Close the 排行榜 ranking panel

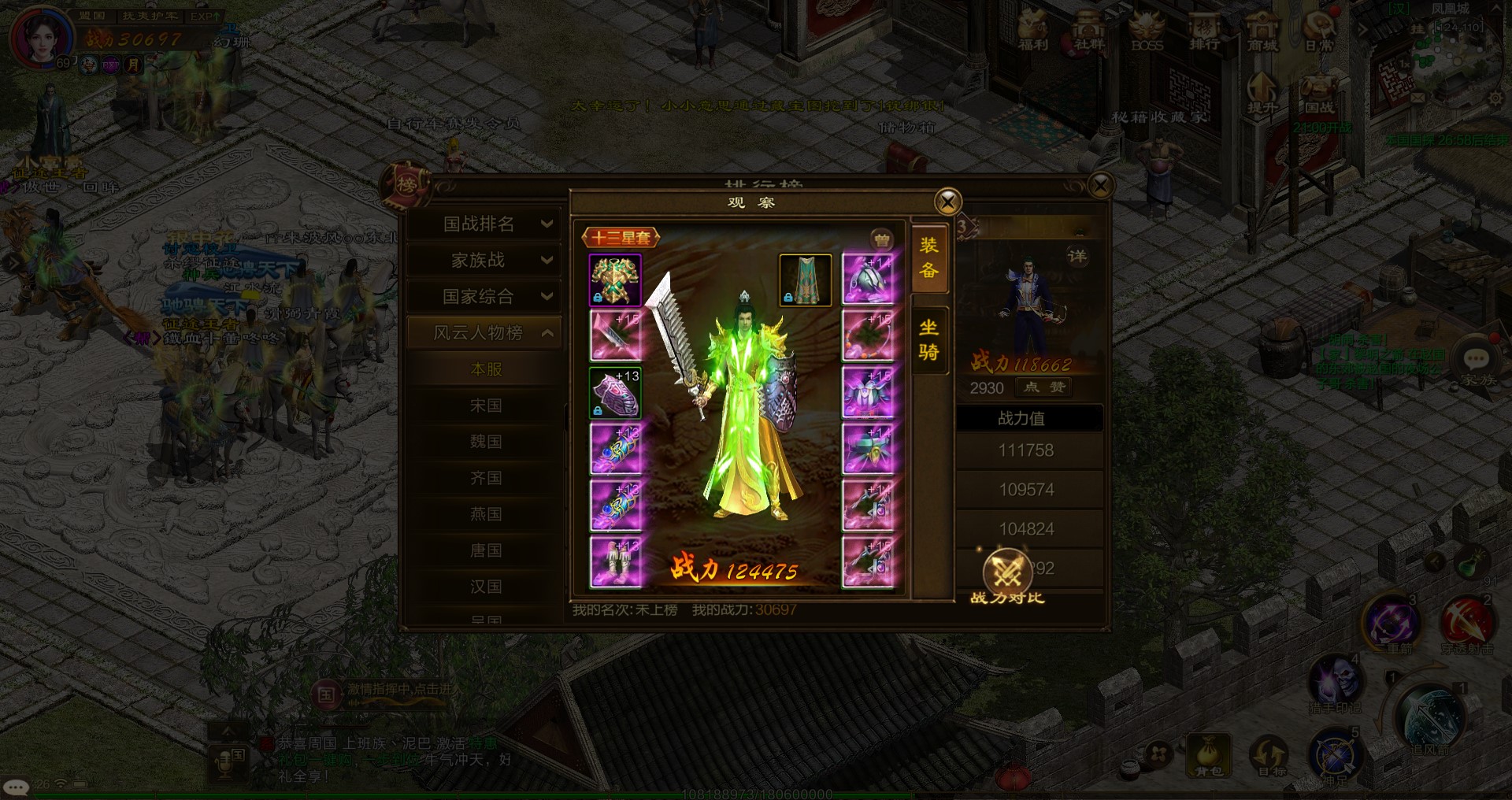coord(1100,186)
